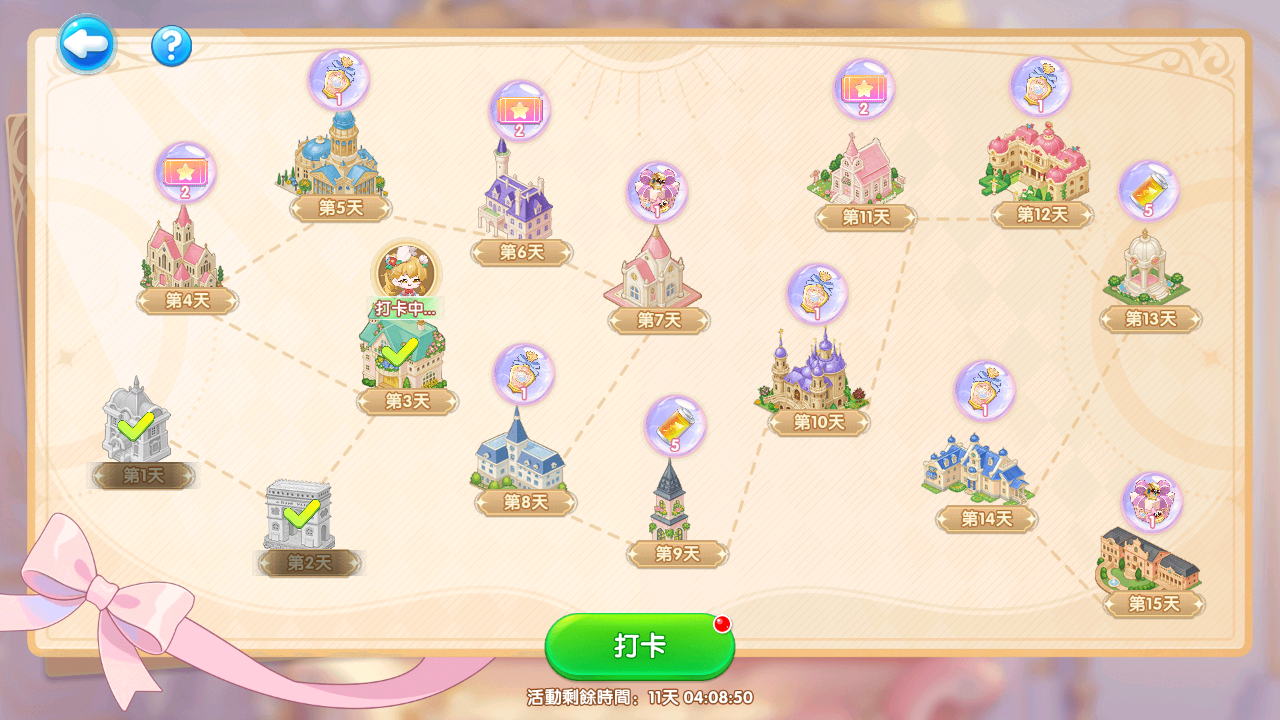The width and height of the screenshot is (1280, 720).
Task: Select the 第14天 blue roofed estate
Action: click(x=979, y=469)
